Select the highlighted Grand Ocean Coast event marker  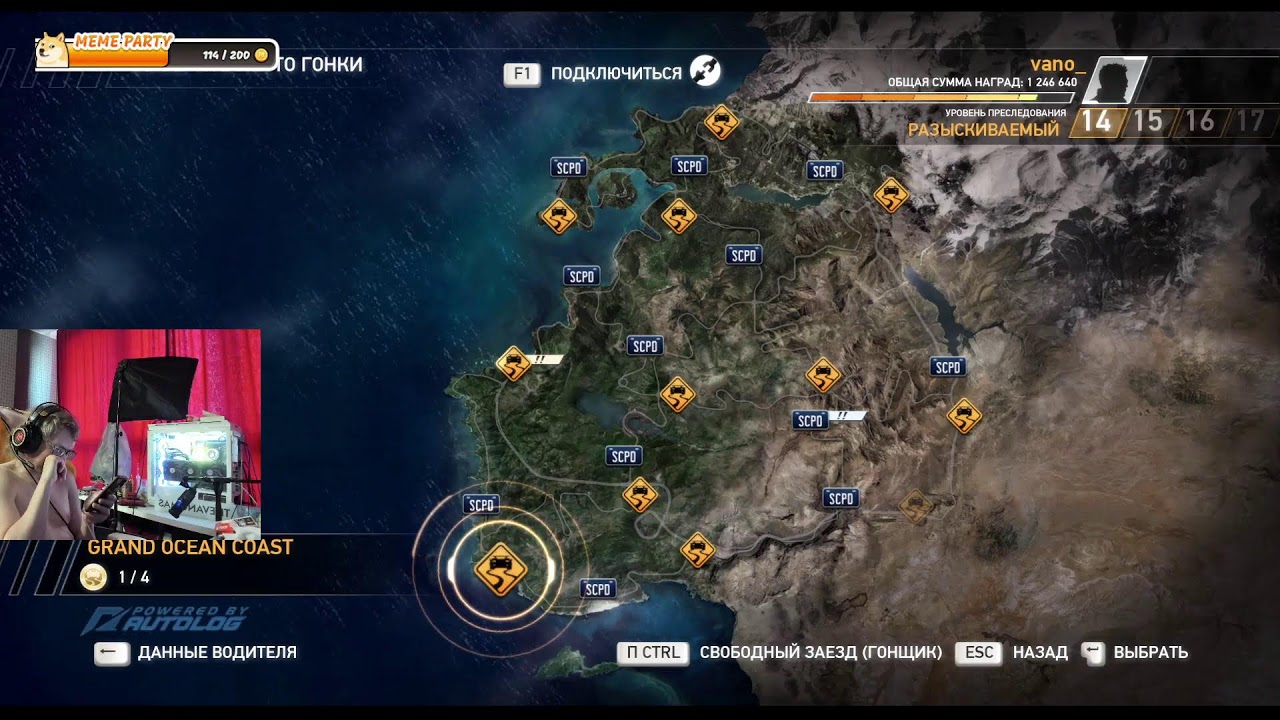(500, 570)
